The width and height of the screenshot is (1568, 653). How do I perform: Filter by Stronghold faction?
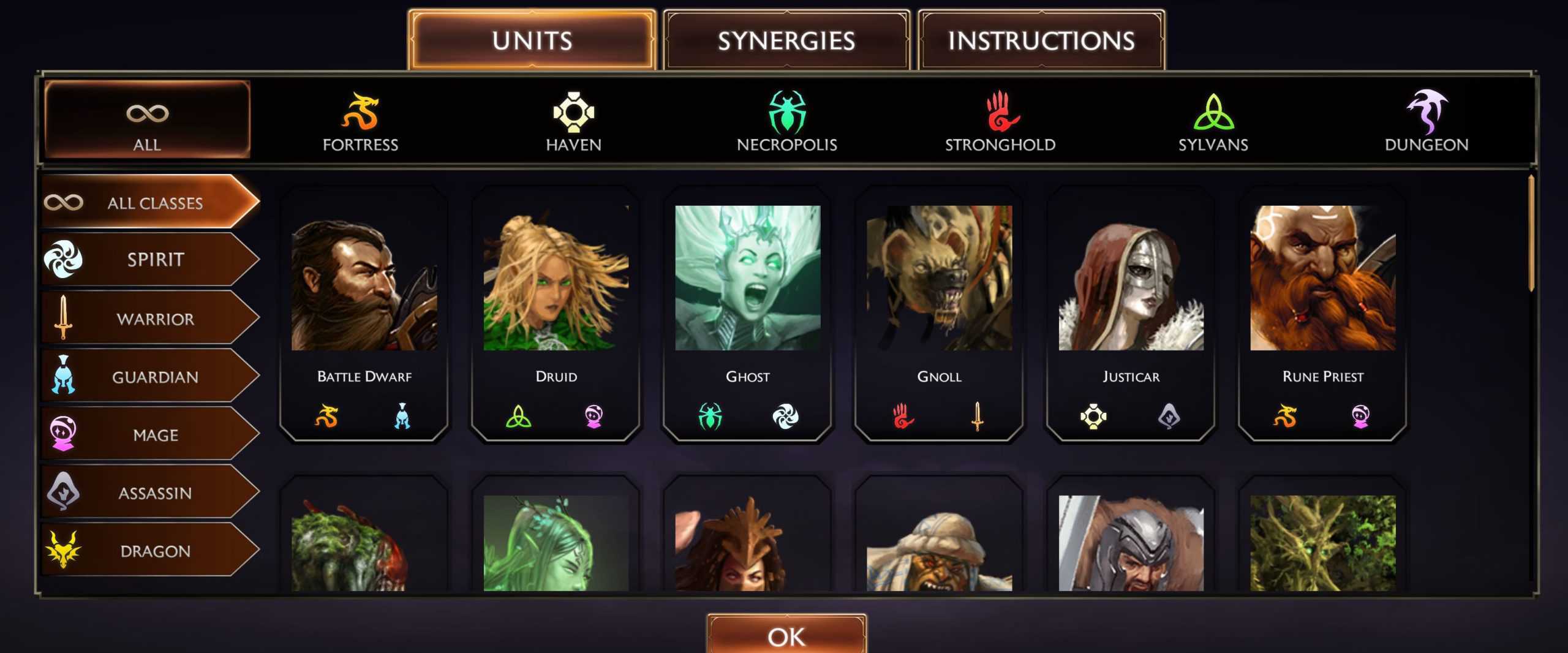click(1000, 121)
